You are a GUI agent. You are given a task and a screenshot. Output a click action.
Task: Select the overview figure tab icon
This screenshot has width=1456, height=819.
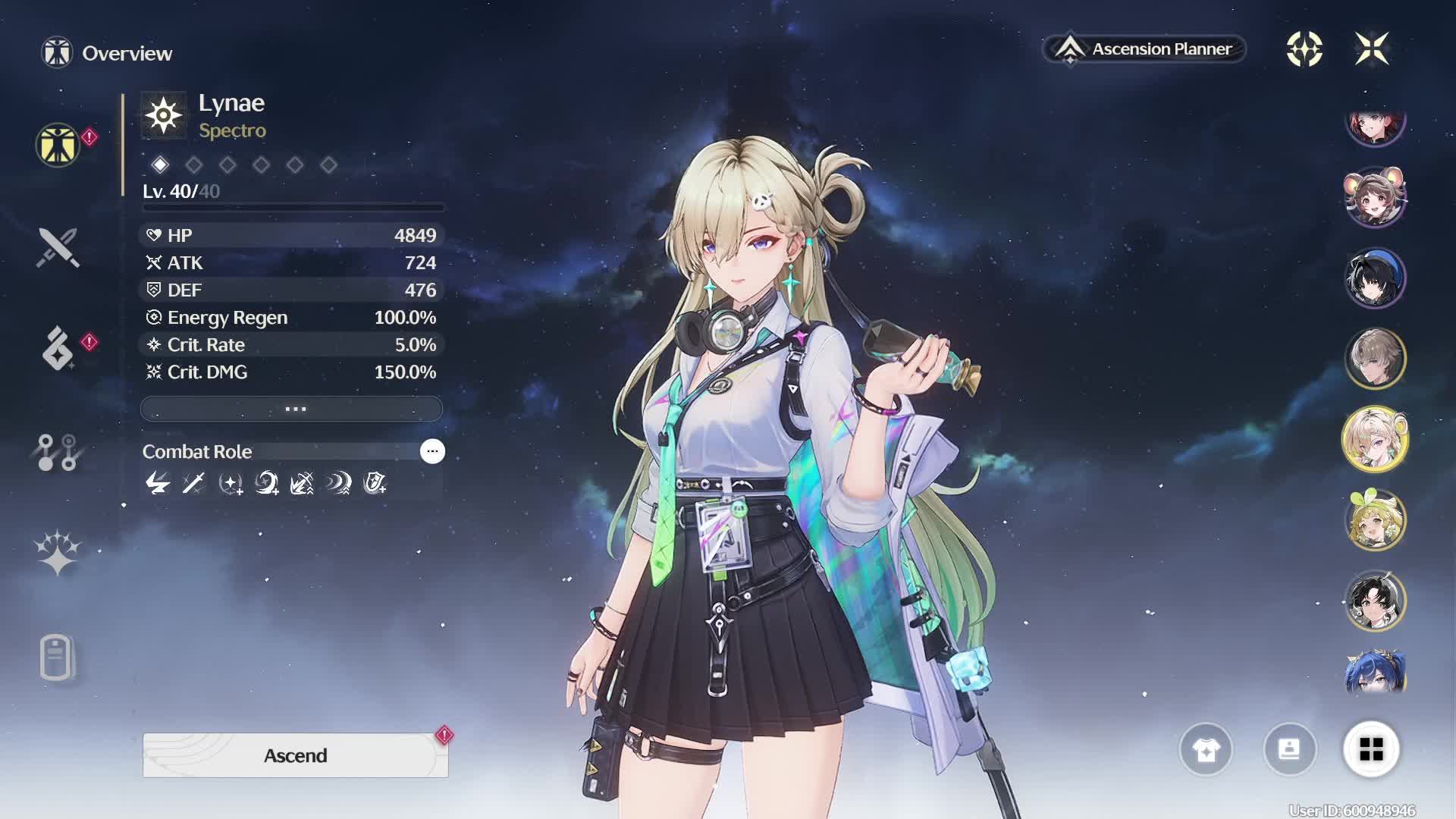58,144
